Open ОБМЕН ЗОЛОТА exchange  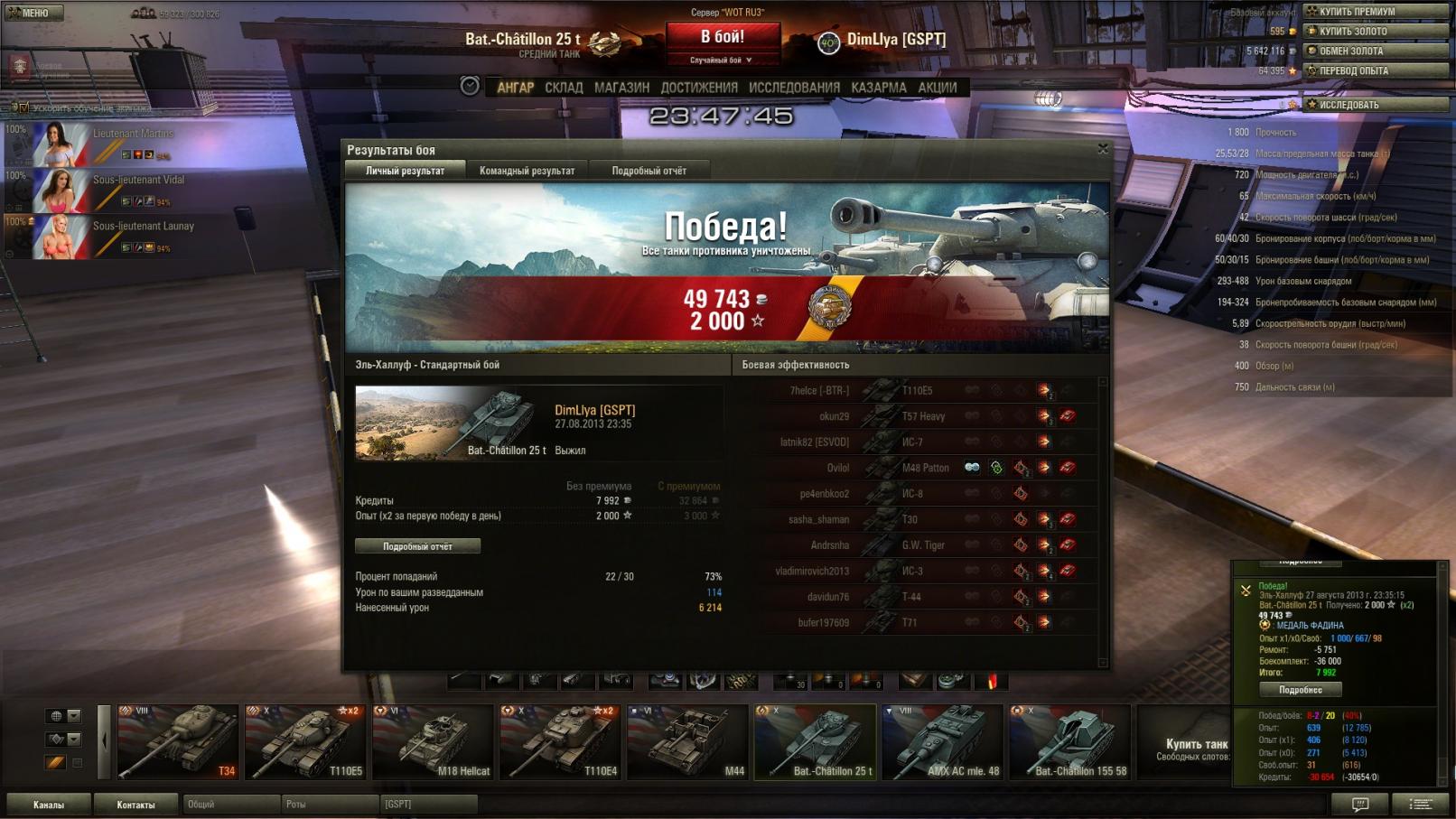1376,51
